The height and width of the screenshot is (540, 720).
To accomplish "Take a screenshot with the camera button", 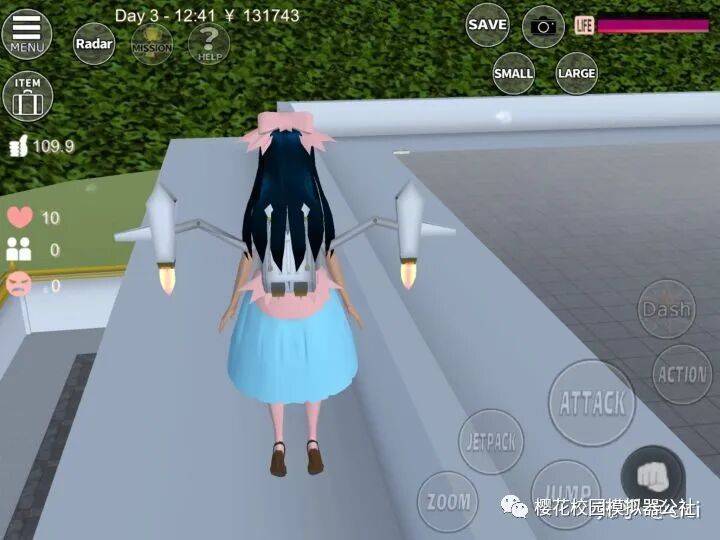I will (543, 26).
